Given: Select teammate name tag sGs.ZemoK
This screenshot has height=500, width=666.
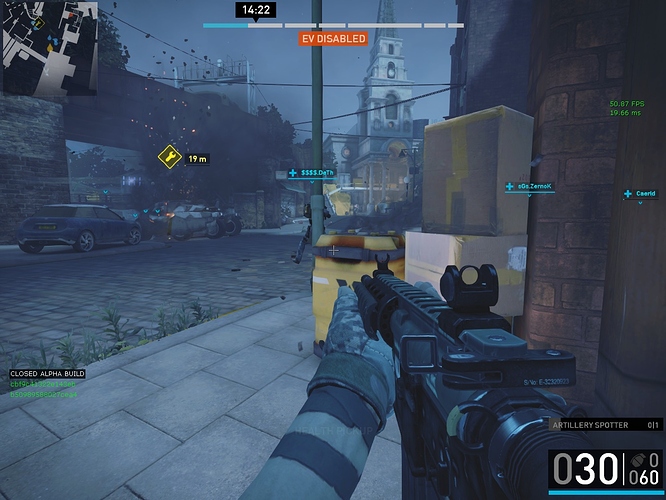Looking at the screenshot, I should (x=534, y=186).
